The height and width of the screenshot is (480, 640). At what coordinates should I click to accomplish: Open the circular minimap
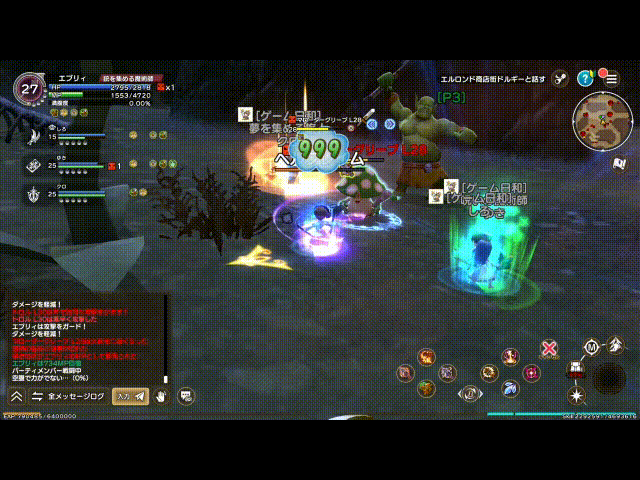pyautogui.click(x=601, y=120)
